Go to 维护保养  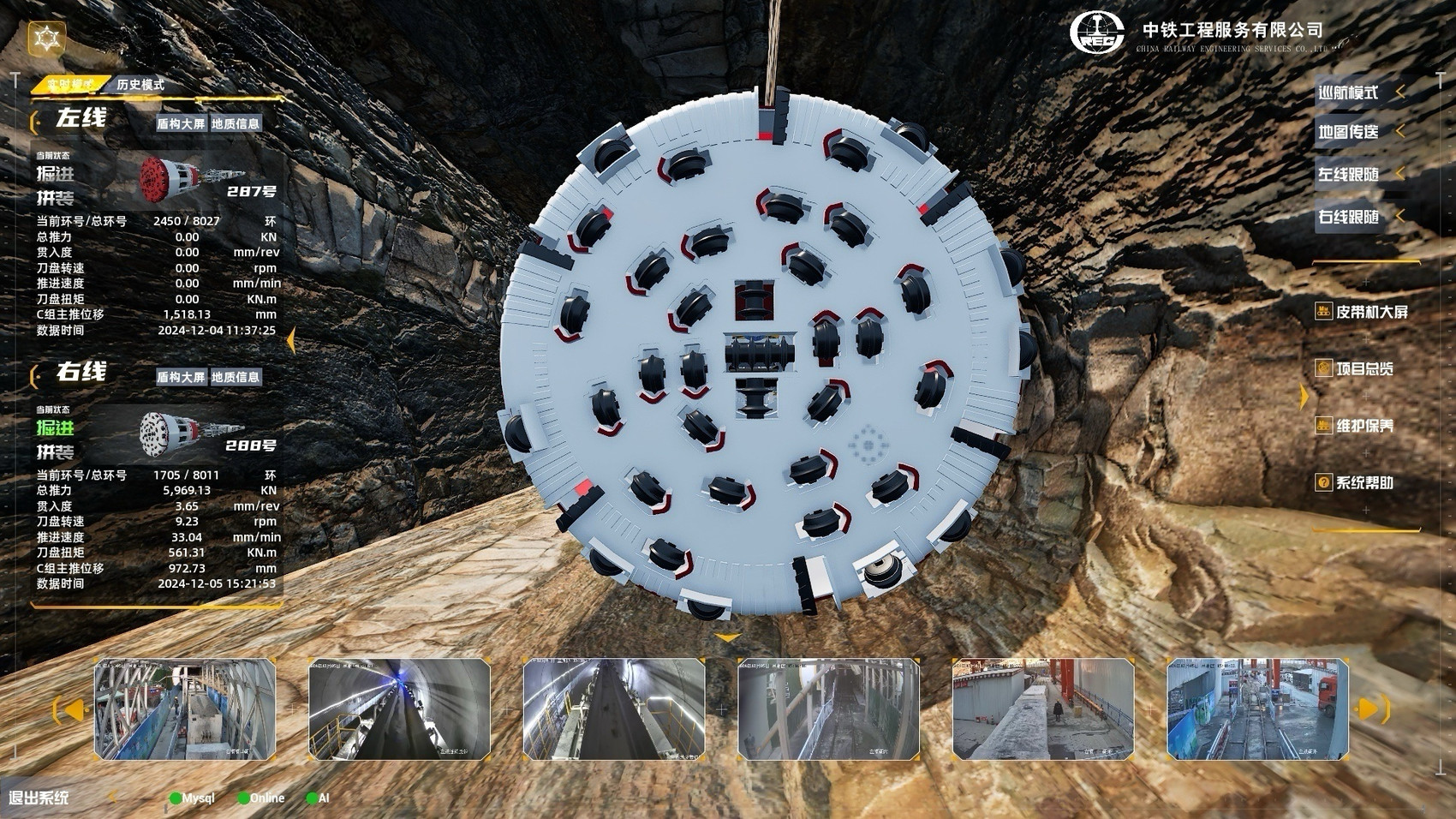pyautogui.click(x=1364, y=426)
